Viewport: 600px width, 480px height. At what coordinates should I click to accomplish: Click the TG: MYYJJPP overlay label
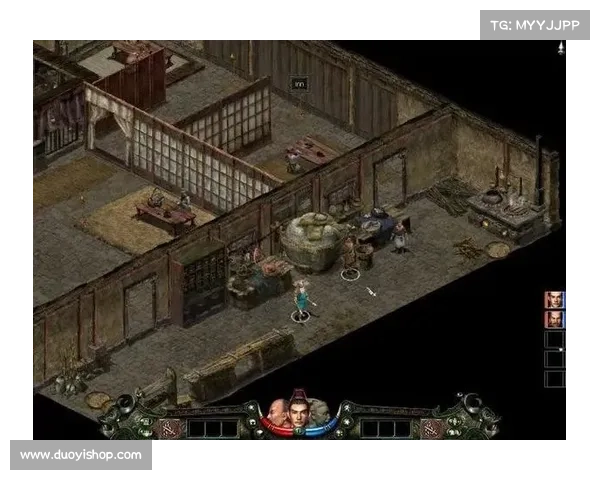pos(535,25)
